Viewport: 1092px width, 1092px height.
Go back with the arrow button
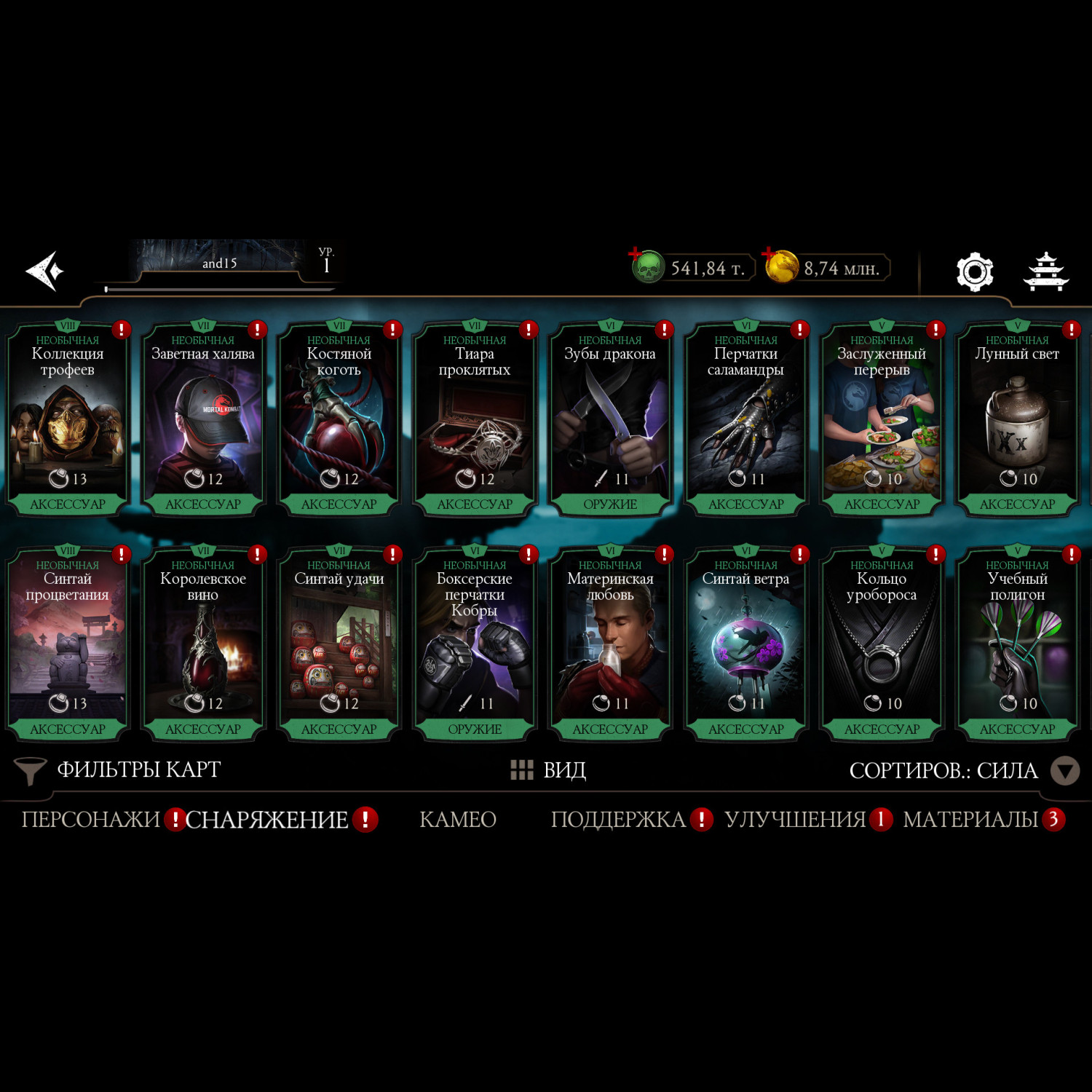[45, 272]
